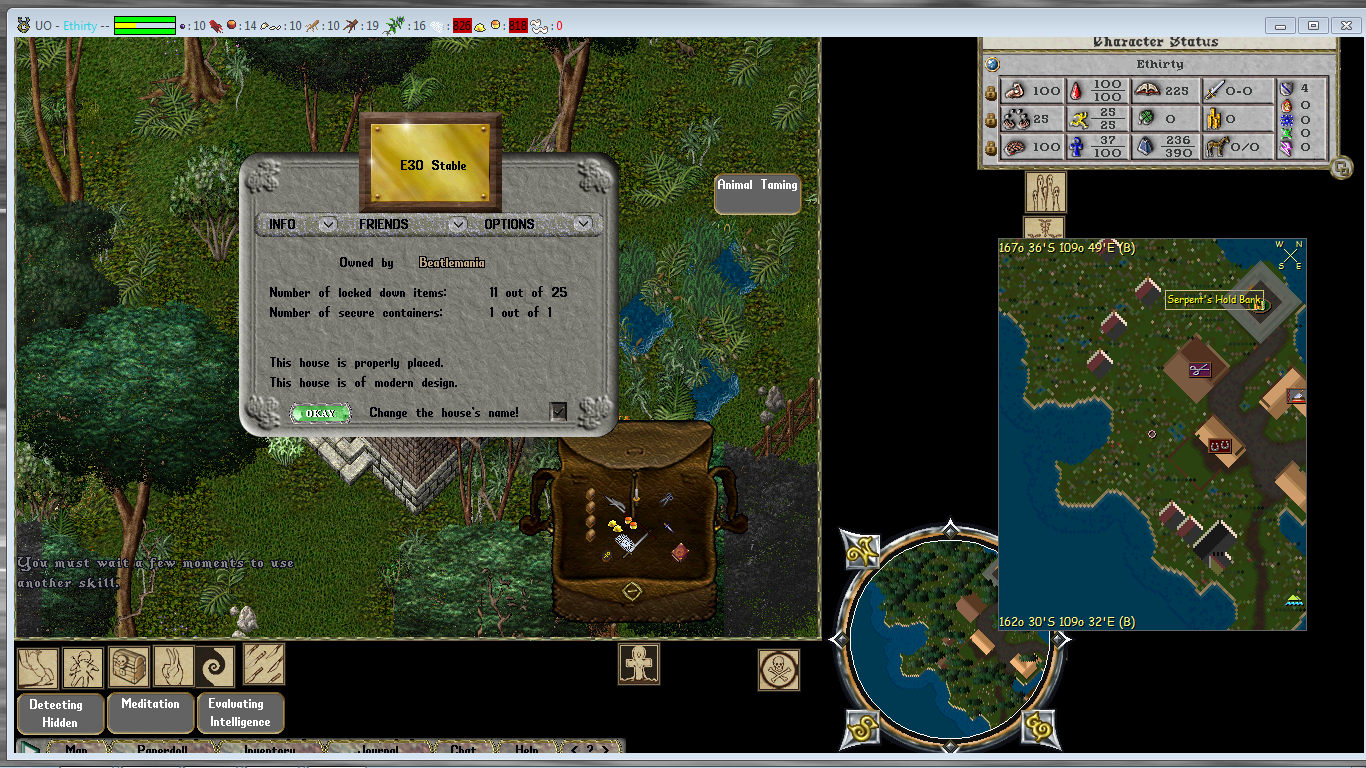Confirm the house sign with OKAY
The image size is (1366, 768).
click(x=320, y=413)
